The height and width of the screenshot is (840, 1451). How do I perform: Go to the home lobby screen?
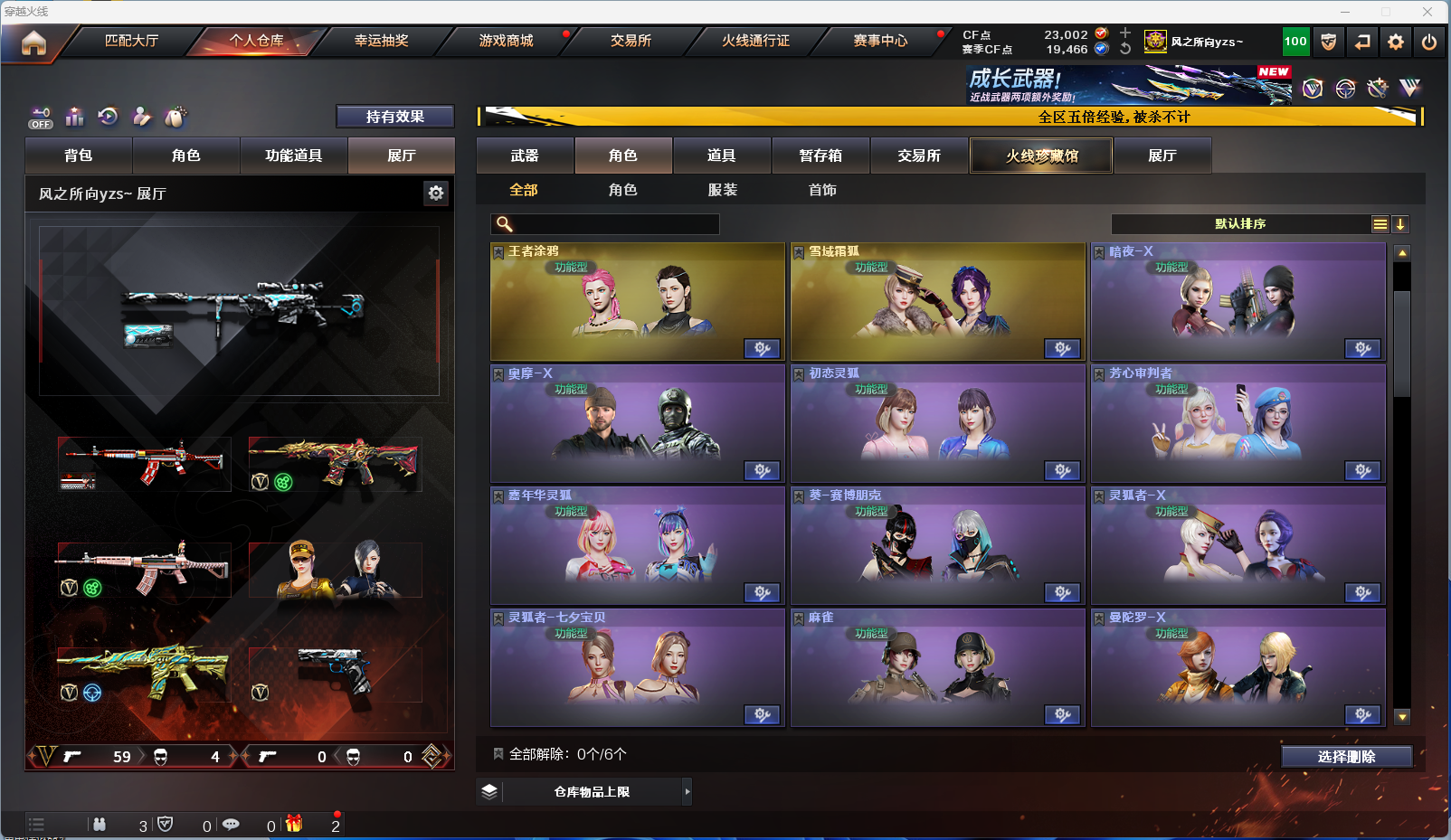pos(33,42)
